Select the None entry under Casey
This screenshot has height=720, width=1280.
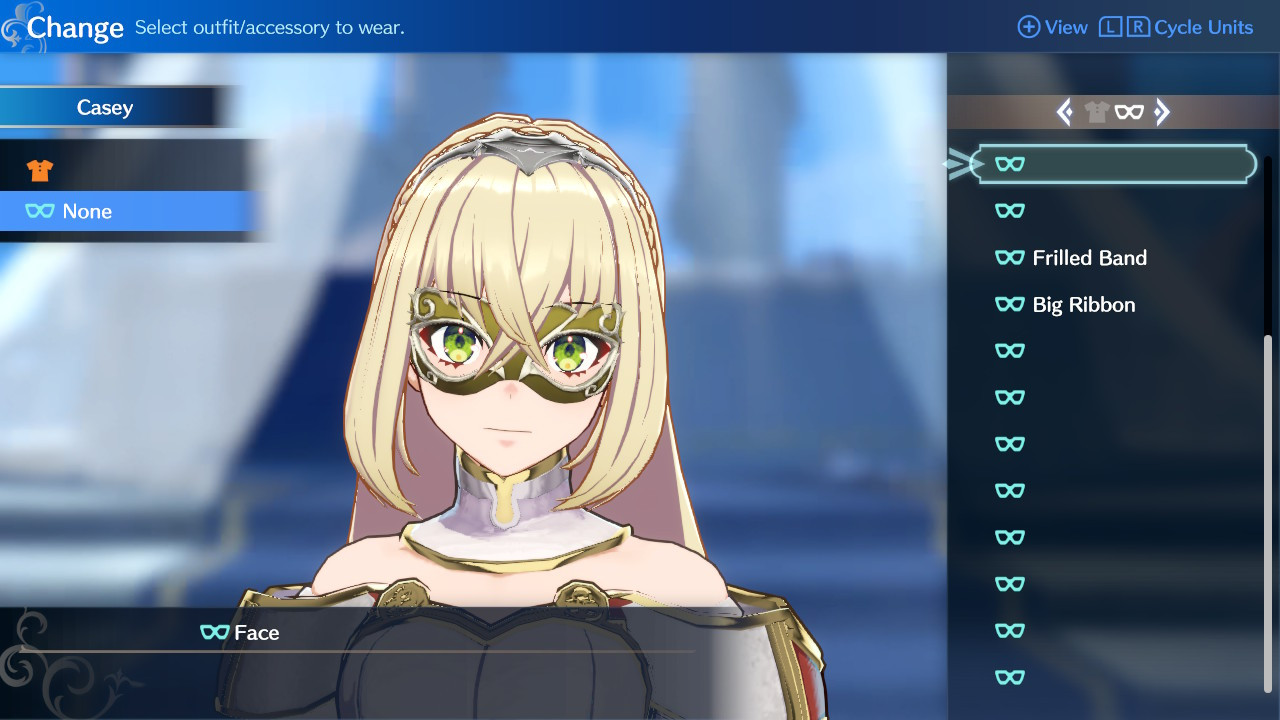[x=90, y=211]
